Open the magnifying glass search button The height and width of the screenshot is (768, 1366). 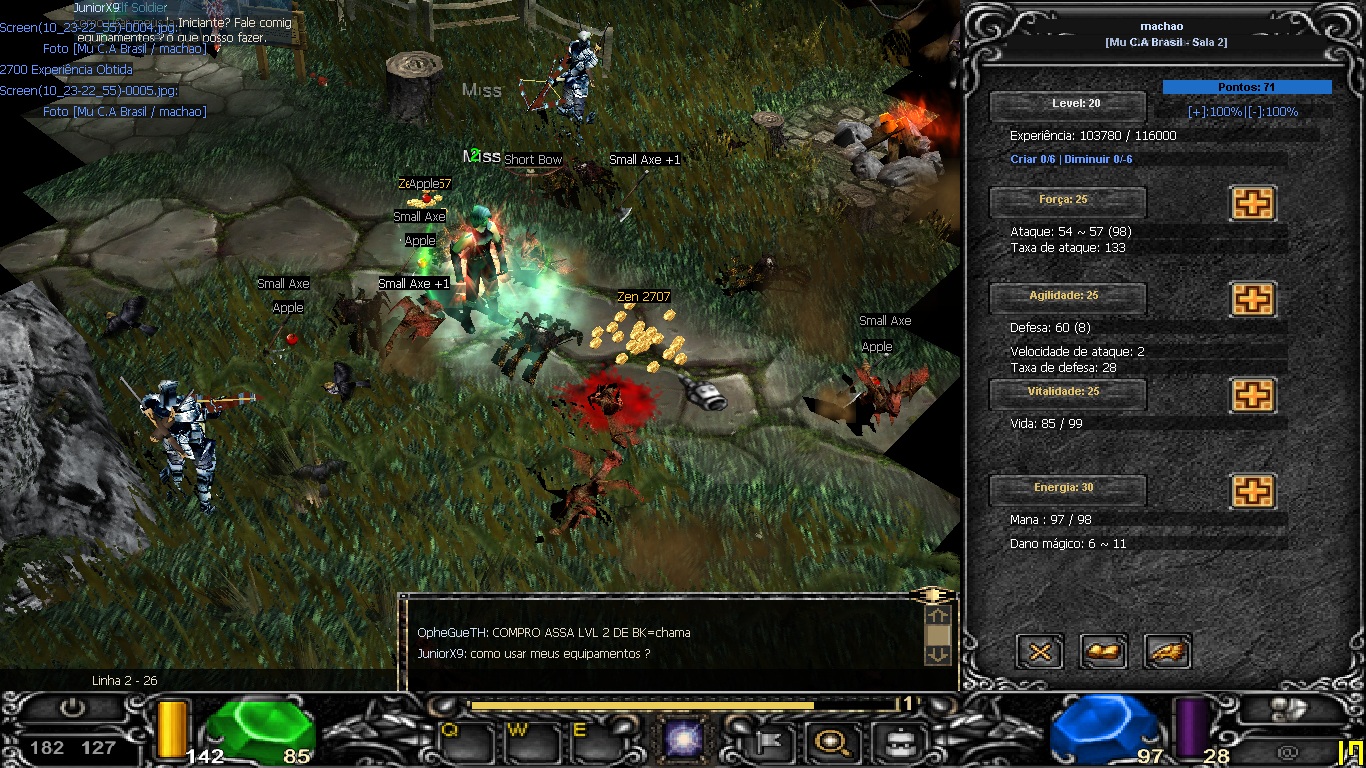(x=830, y=742)
